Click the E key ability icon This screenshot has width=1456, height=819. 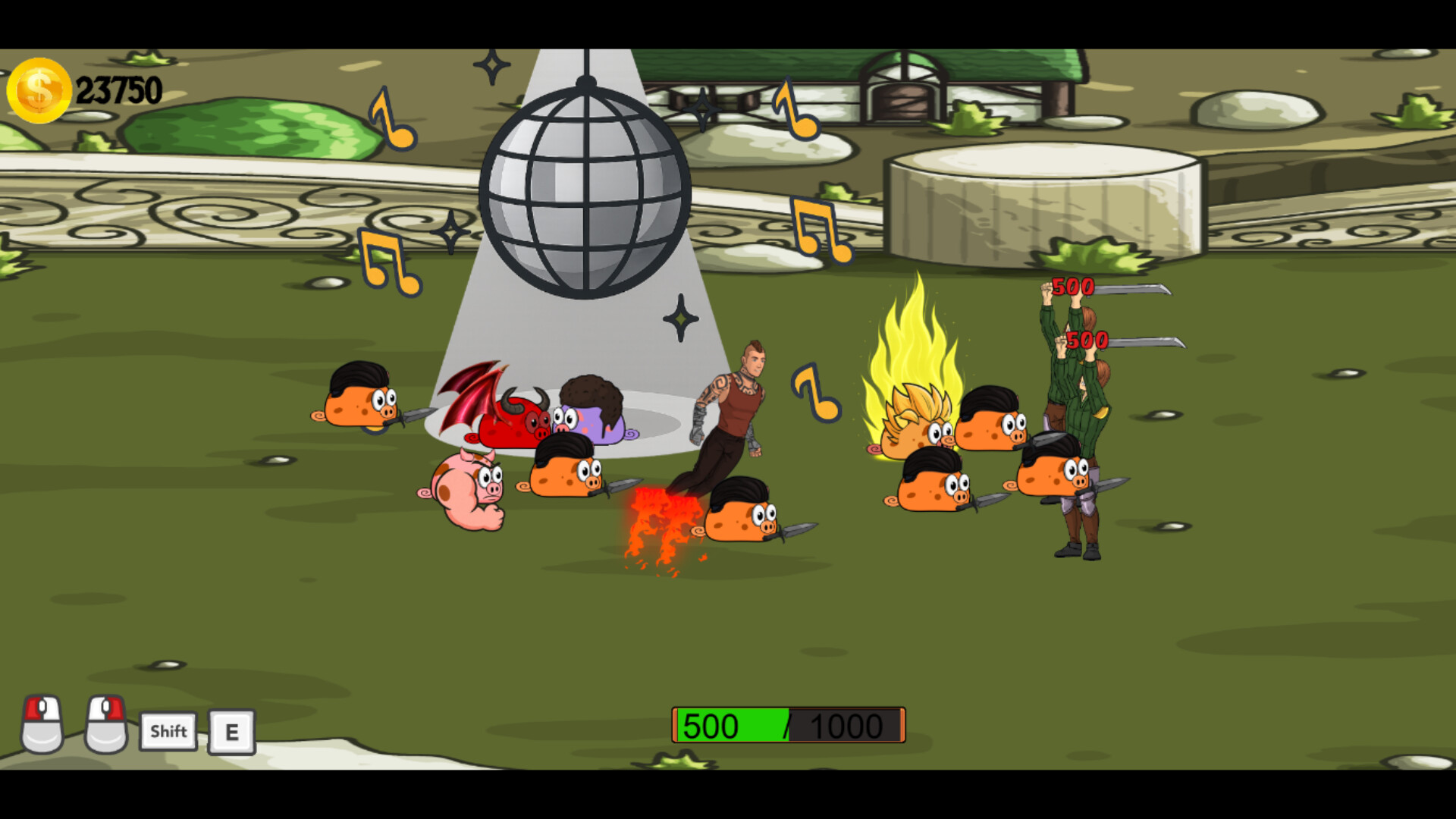tap(232, 731)
